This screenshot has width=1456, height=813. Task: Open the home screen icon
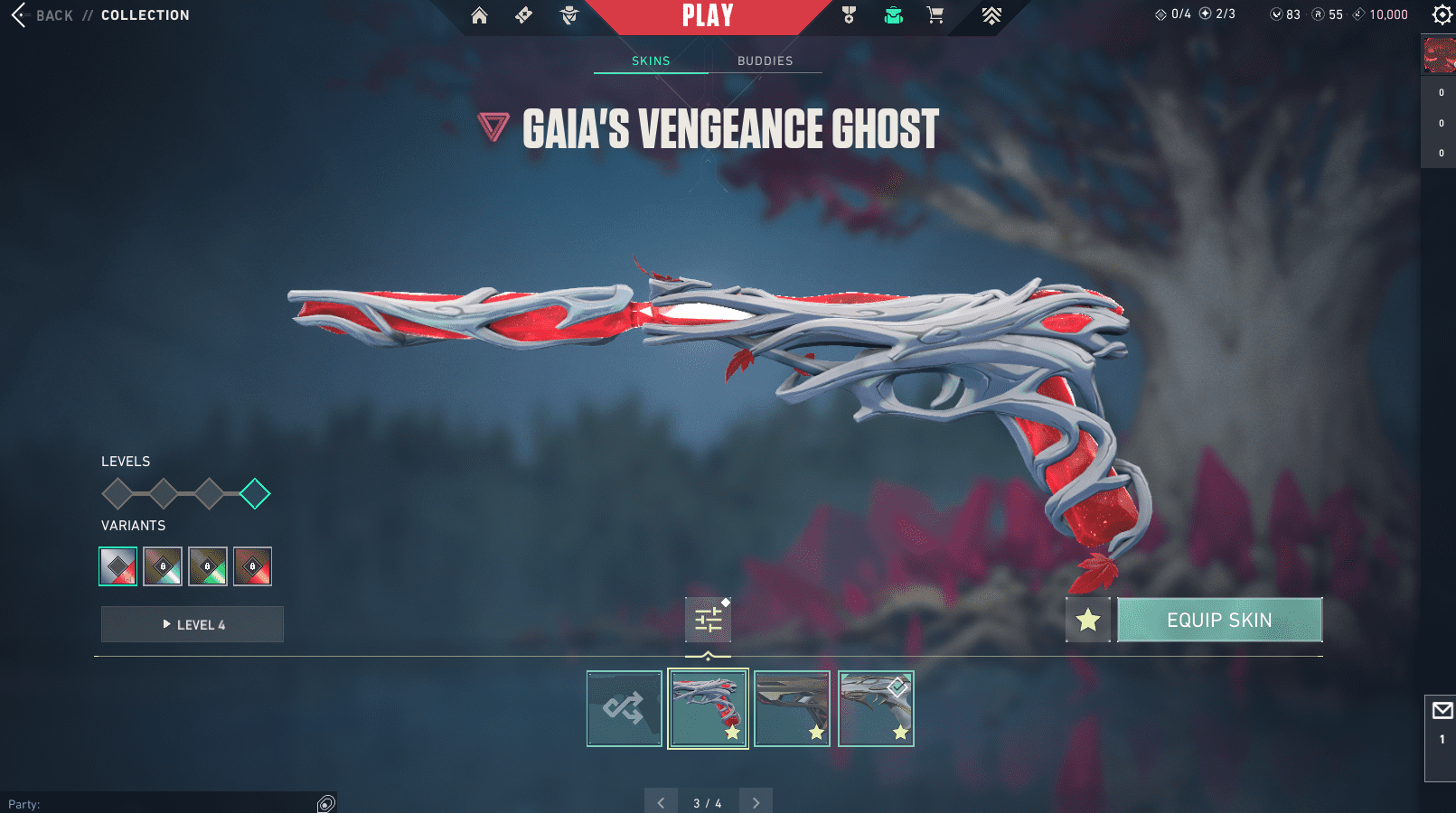479,15
